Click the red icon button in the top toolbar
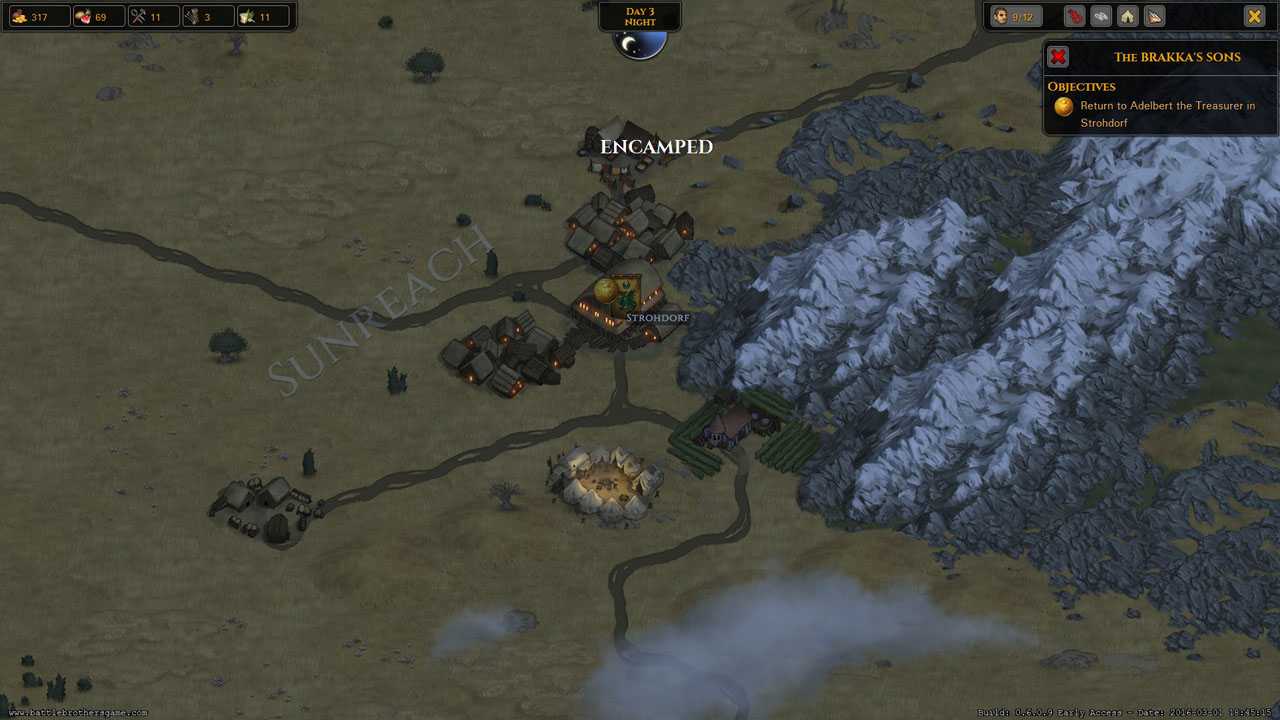This screenshot has width=1280, height=720. [1073, 16]
